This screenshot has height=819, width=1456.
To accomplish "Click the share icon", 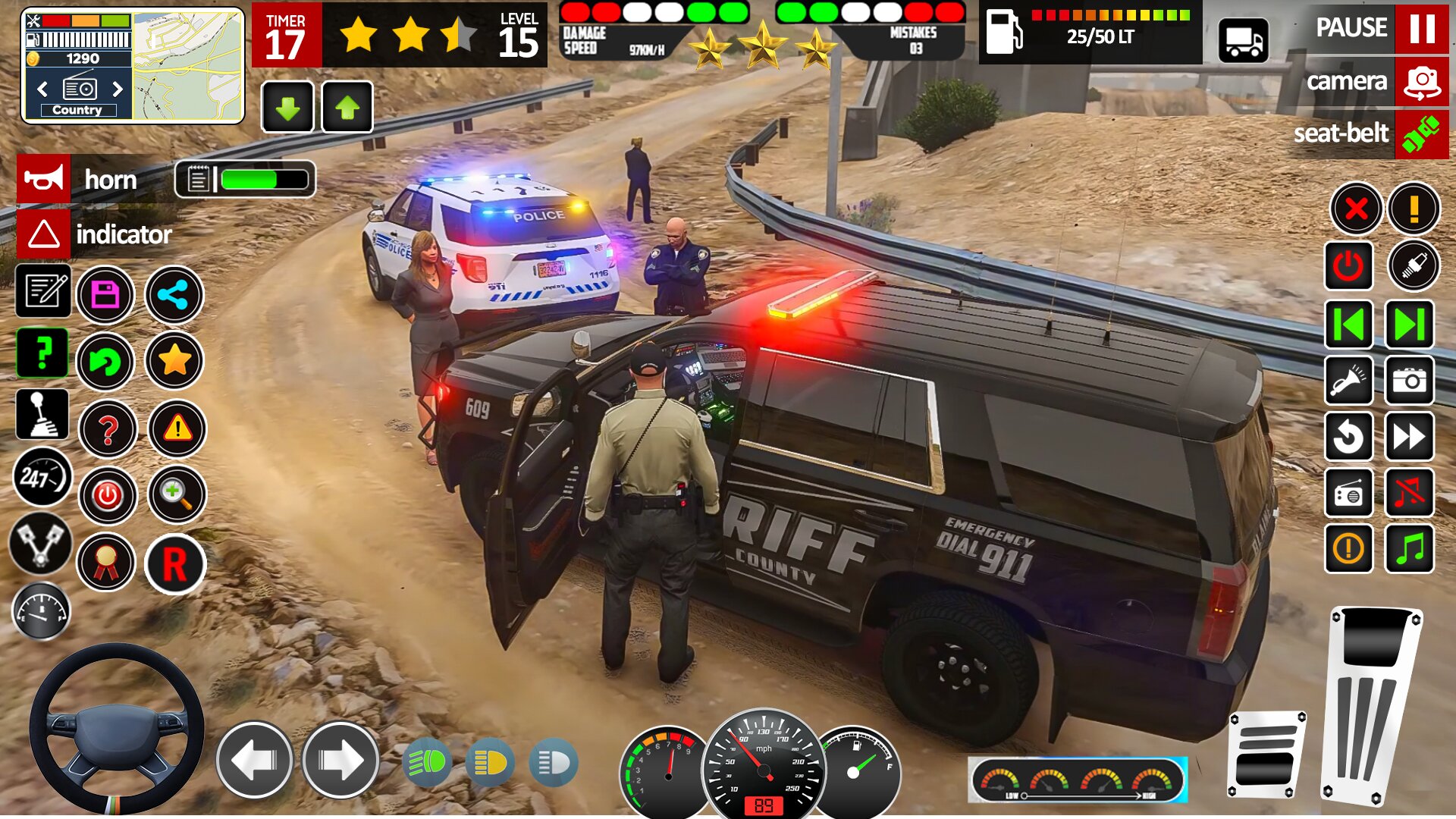I will tap(174, 296).
